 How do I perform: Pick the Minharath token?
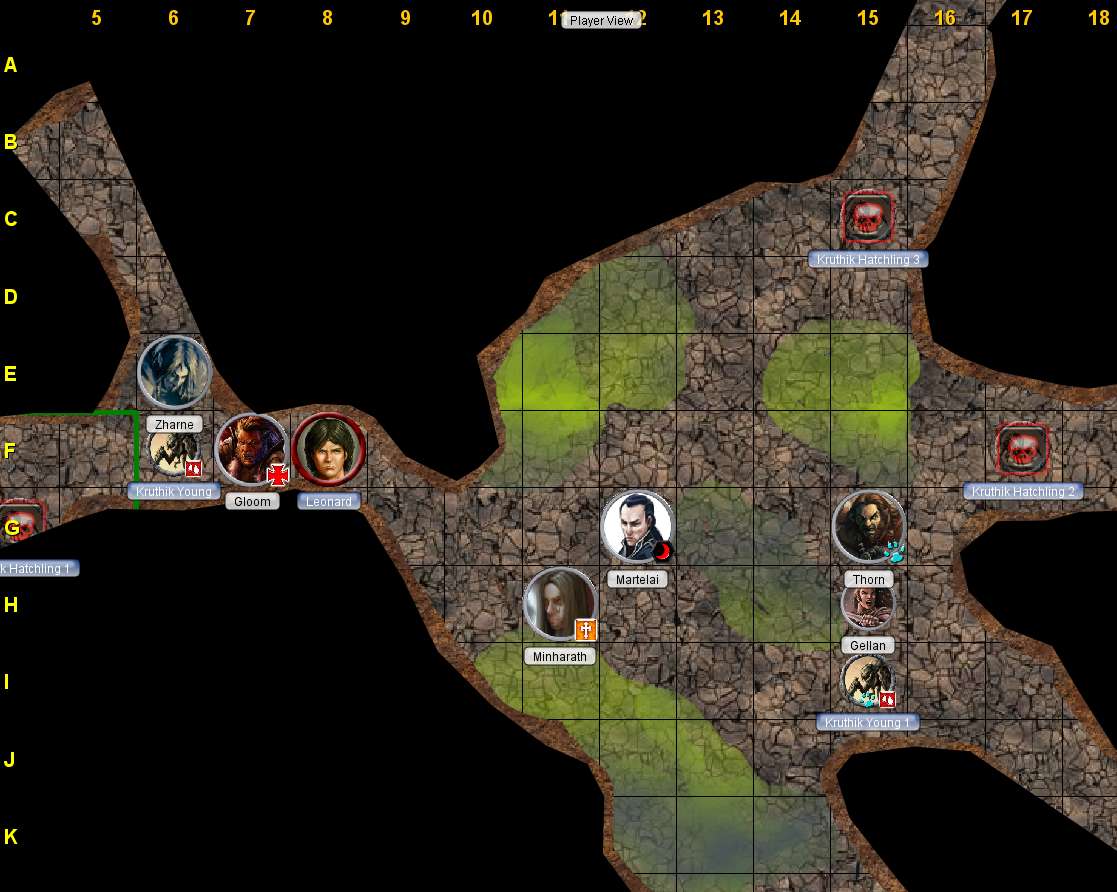pyautogui.click(x=560, y=604)
